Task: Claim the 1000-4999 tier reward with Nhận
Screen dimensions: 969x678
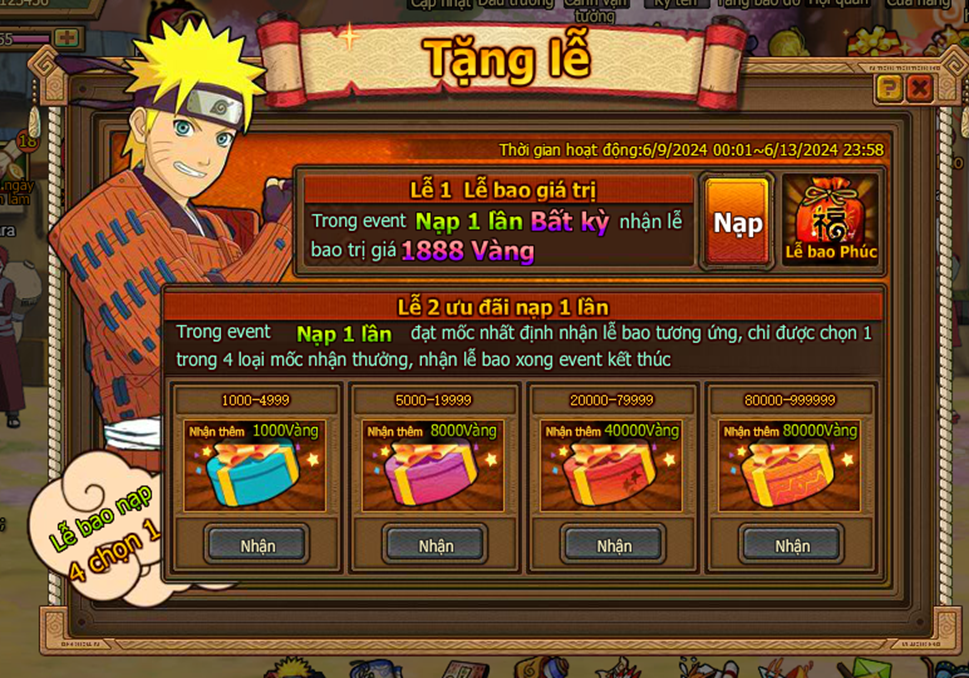Action: pyautogui.click(x=257, y=545)
